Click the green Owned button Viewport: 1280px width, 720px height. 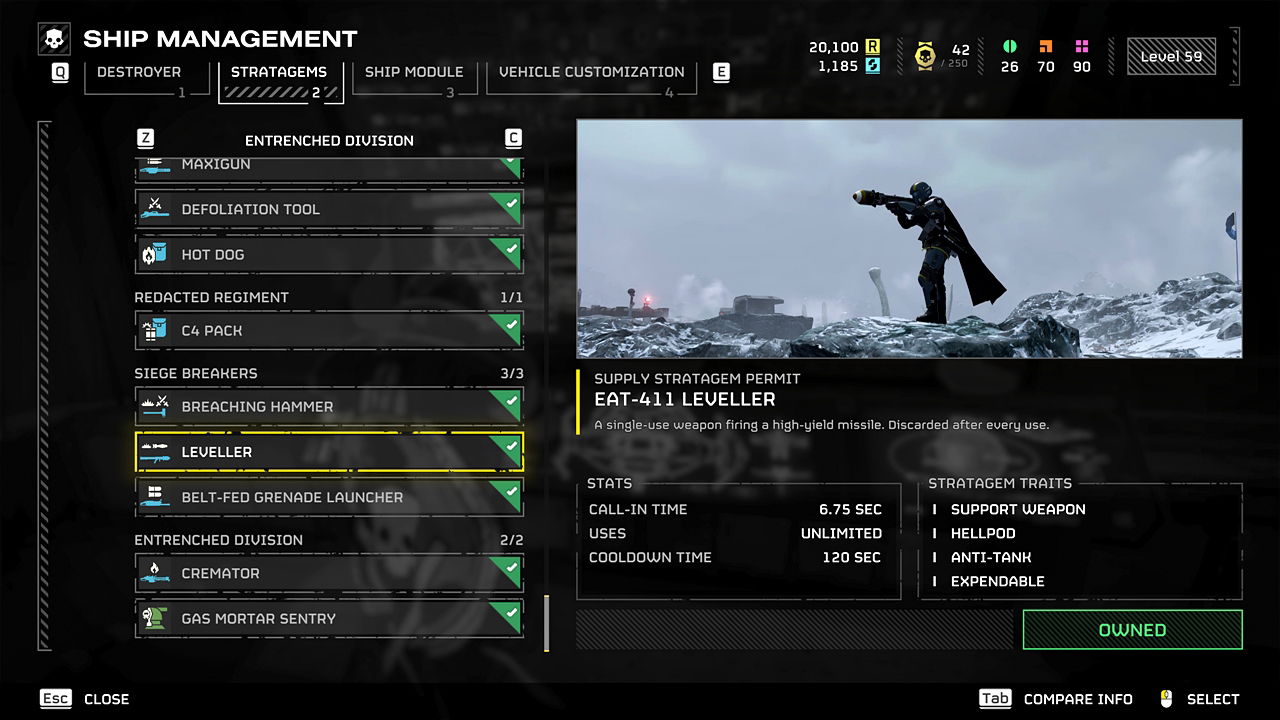(x=1132, y=630)
